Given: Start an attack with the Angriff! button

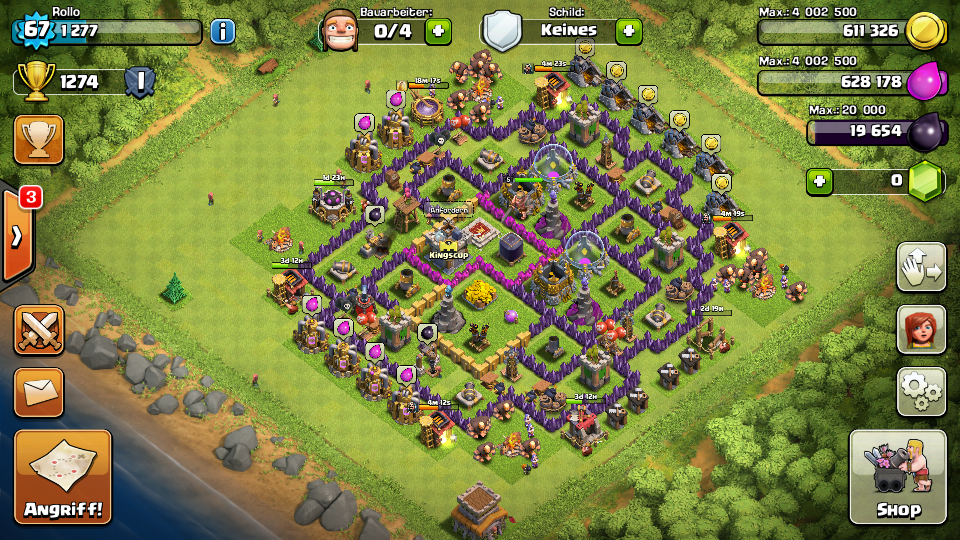Looking at the screenshot, I should [62, 477].
